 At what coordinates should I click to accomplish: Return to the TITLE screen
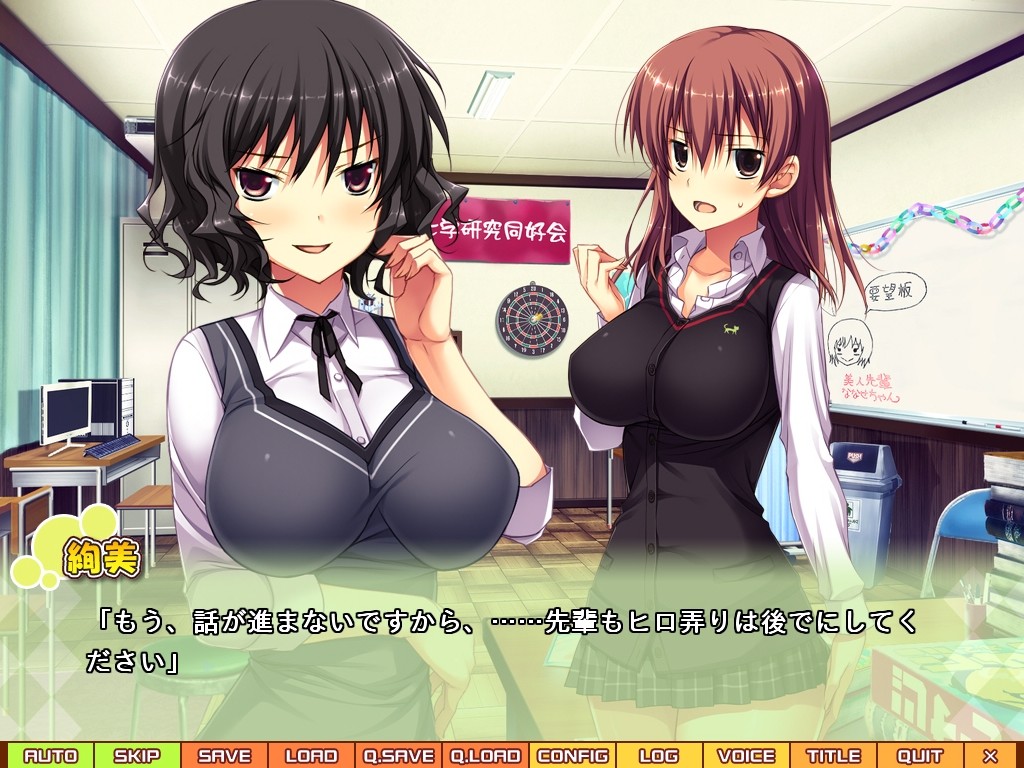(833, 756)
